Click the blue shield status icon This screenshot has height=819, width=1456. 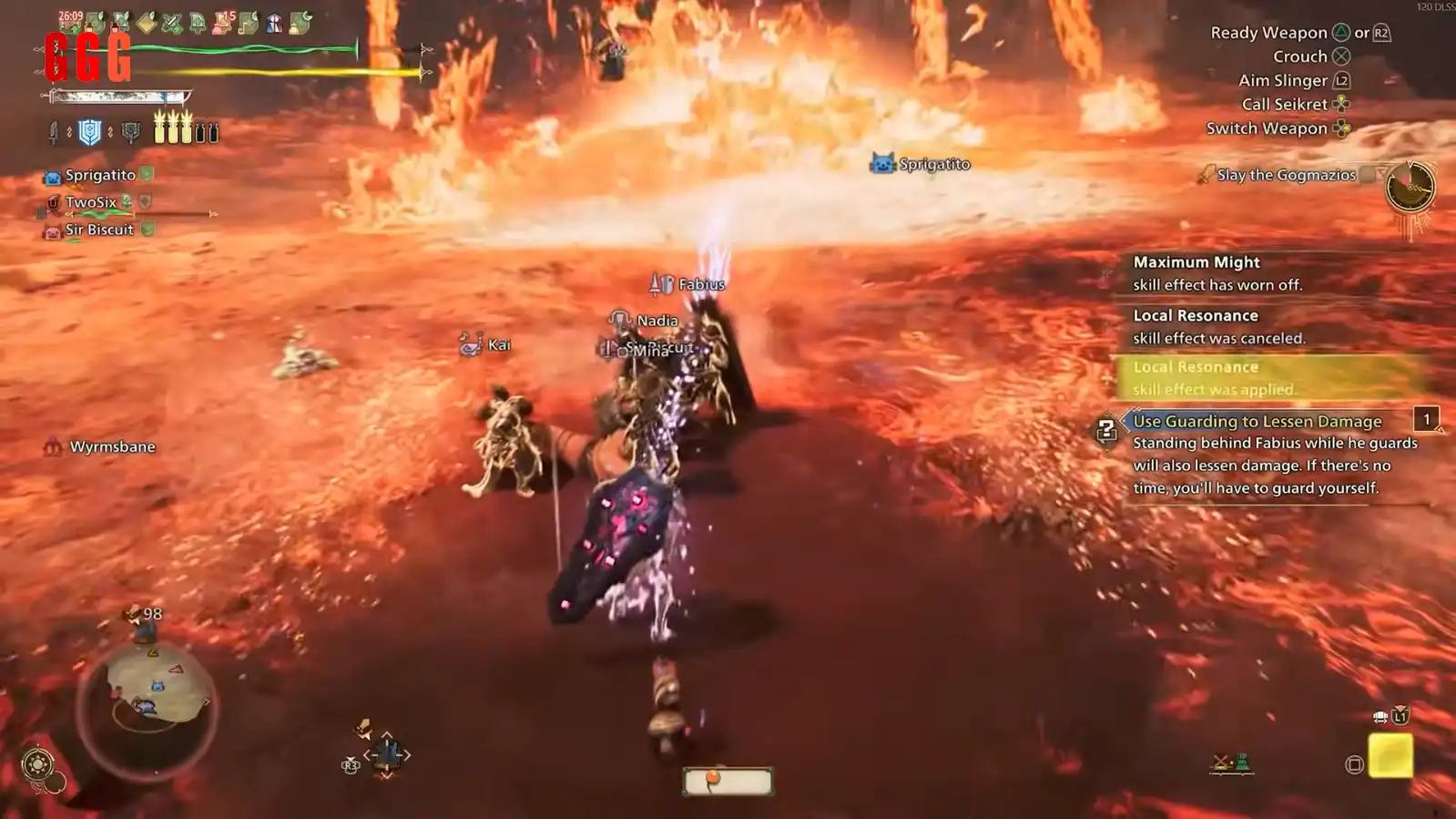[89, 133]
